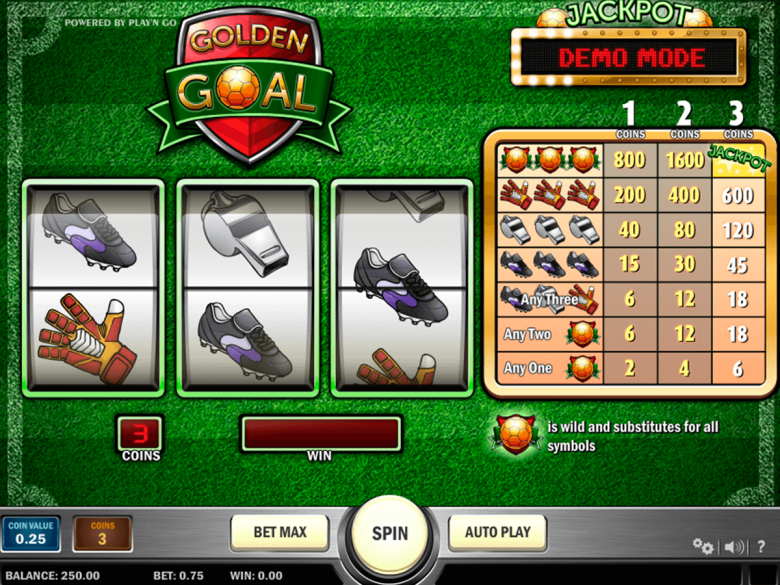Image resolution: width=780 pixels, height=585 pixels.
Task: Click the Bet Max button
Action: point(280,532)
